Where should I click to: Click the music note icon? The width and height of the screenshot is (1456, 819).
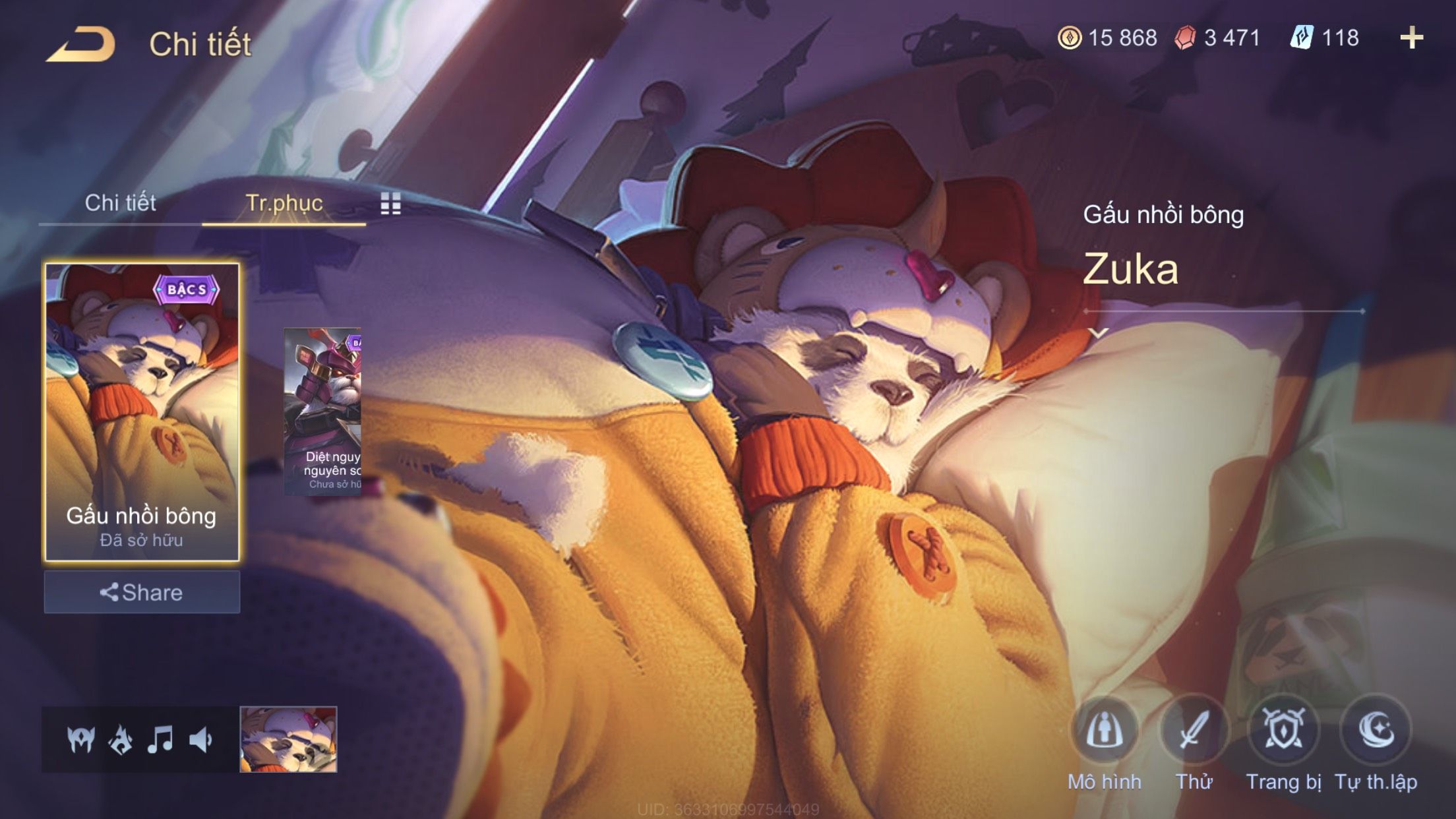[160, 739]
